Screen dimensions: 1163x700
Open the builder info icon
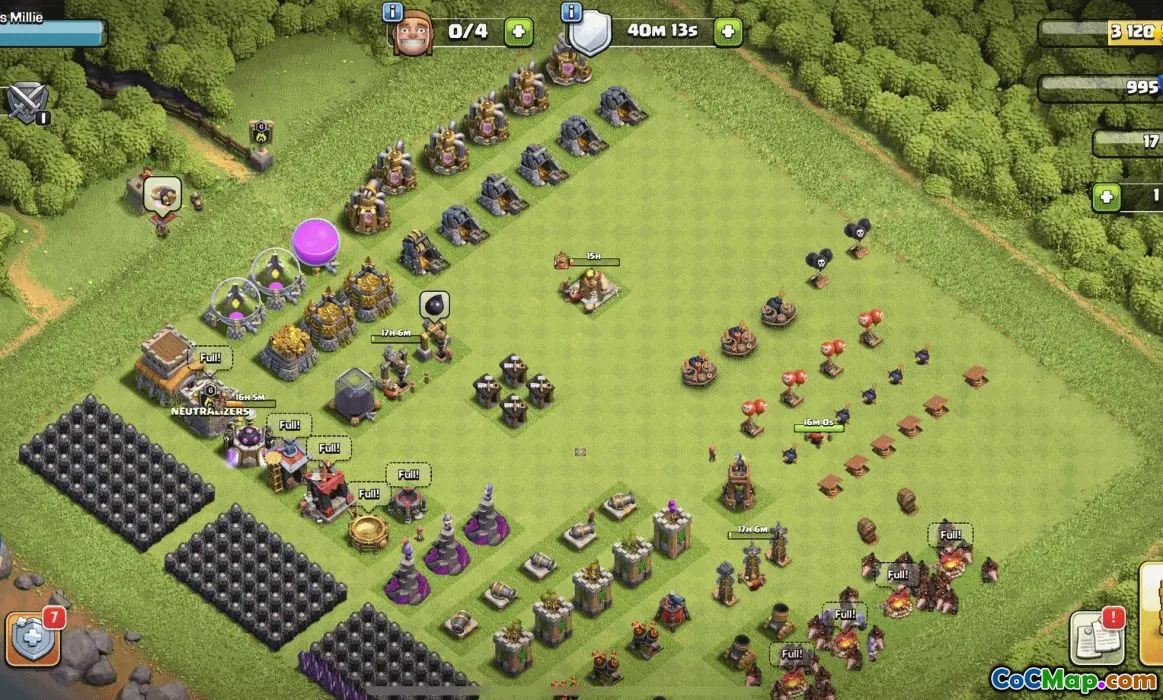click(x=392, y=12)
